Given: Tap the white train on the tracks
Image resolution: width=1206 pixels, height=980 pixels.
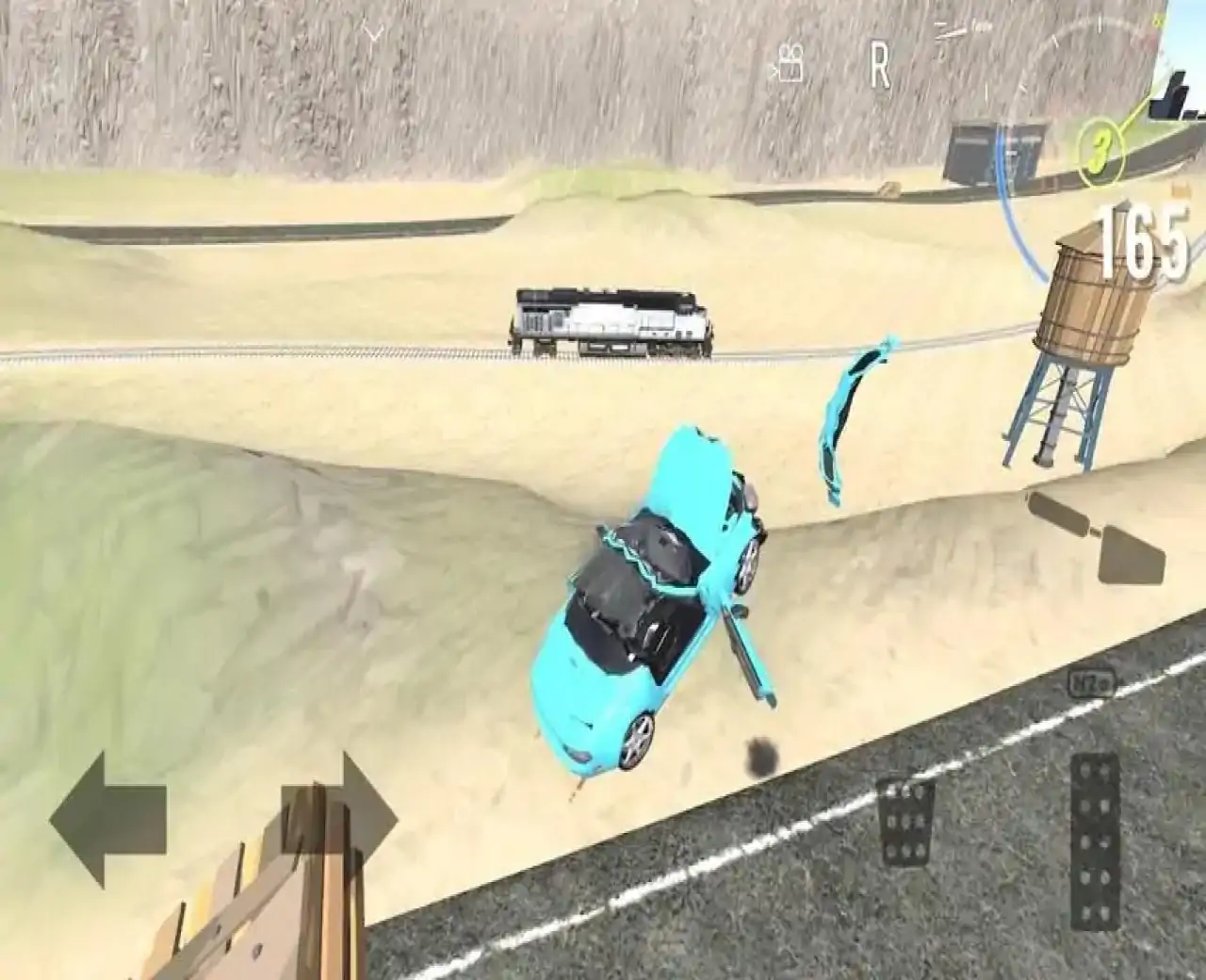Looking at the screenshot, I should click(x=608, y=320).
